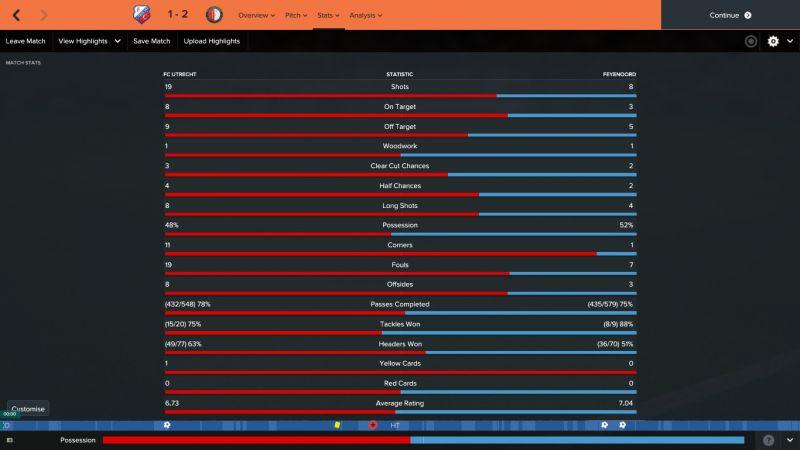Viewport: 800px width, 450px height.
Task: Upload match highlights
Action: (x=212, y=41)
